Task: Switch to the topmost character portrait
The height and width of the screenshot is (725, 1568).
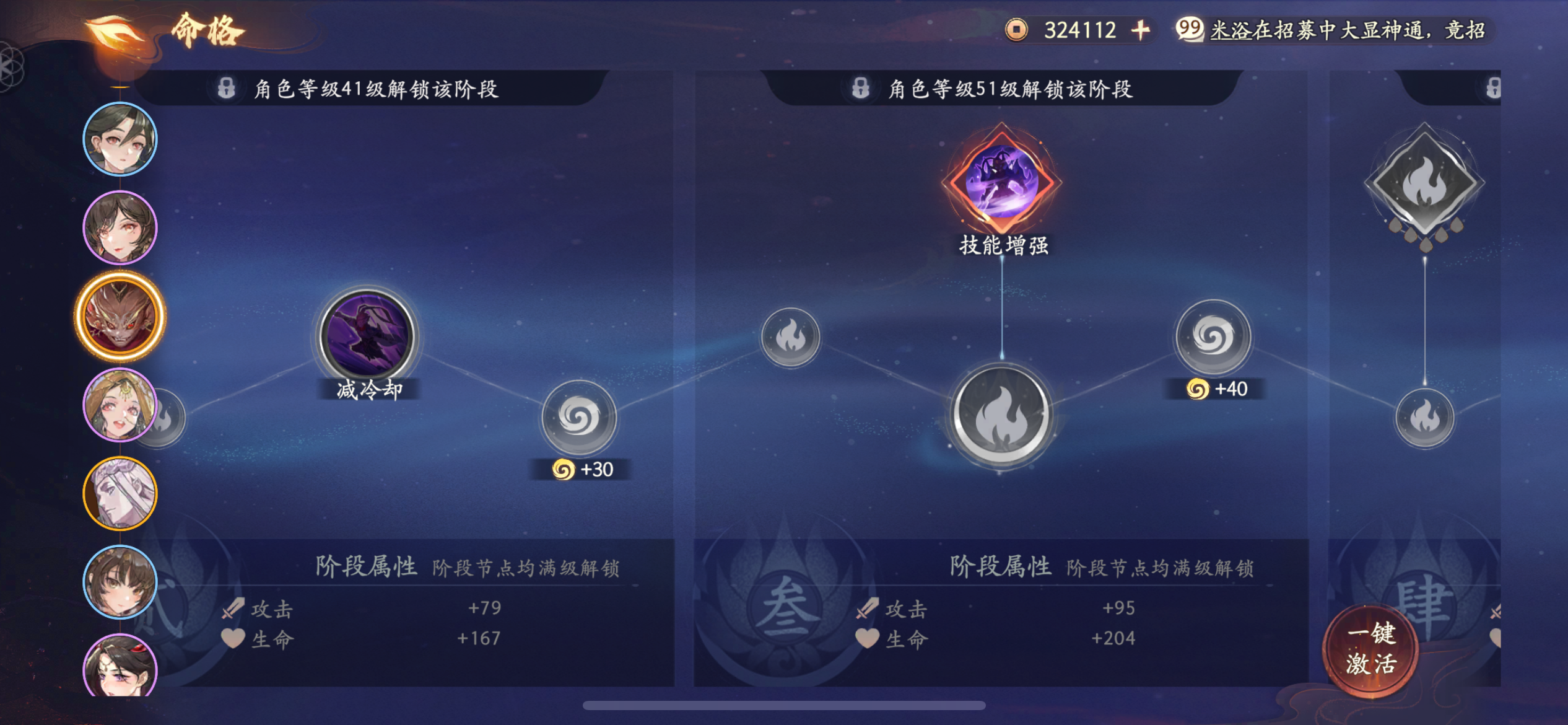Action: (x=120, y=139)
